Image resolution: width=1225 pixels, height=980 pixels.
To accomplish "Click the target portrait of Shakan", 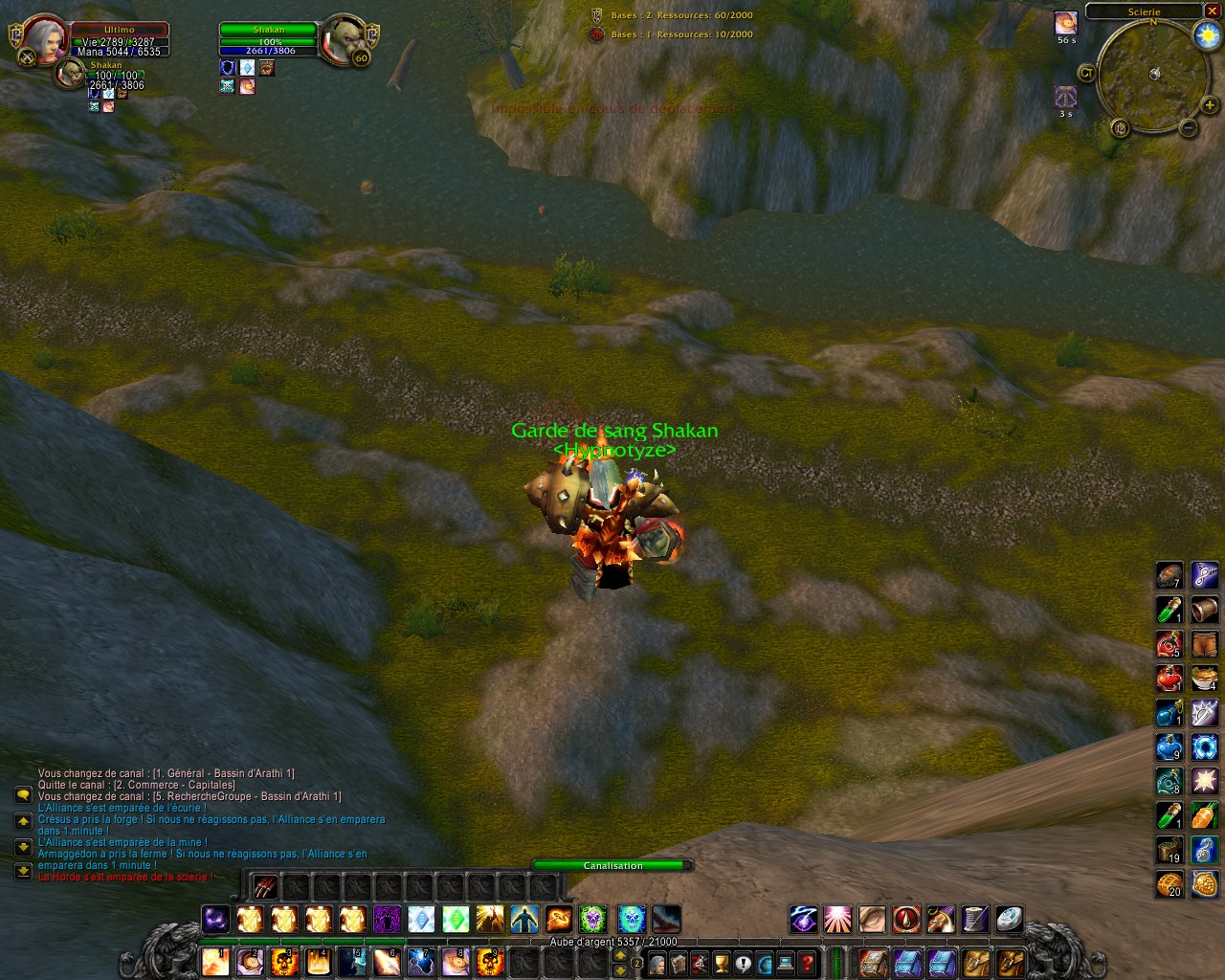I will [342, 40].
